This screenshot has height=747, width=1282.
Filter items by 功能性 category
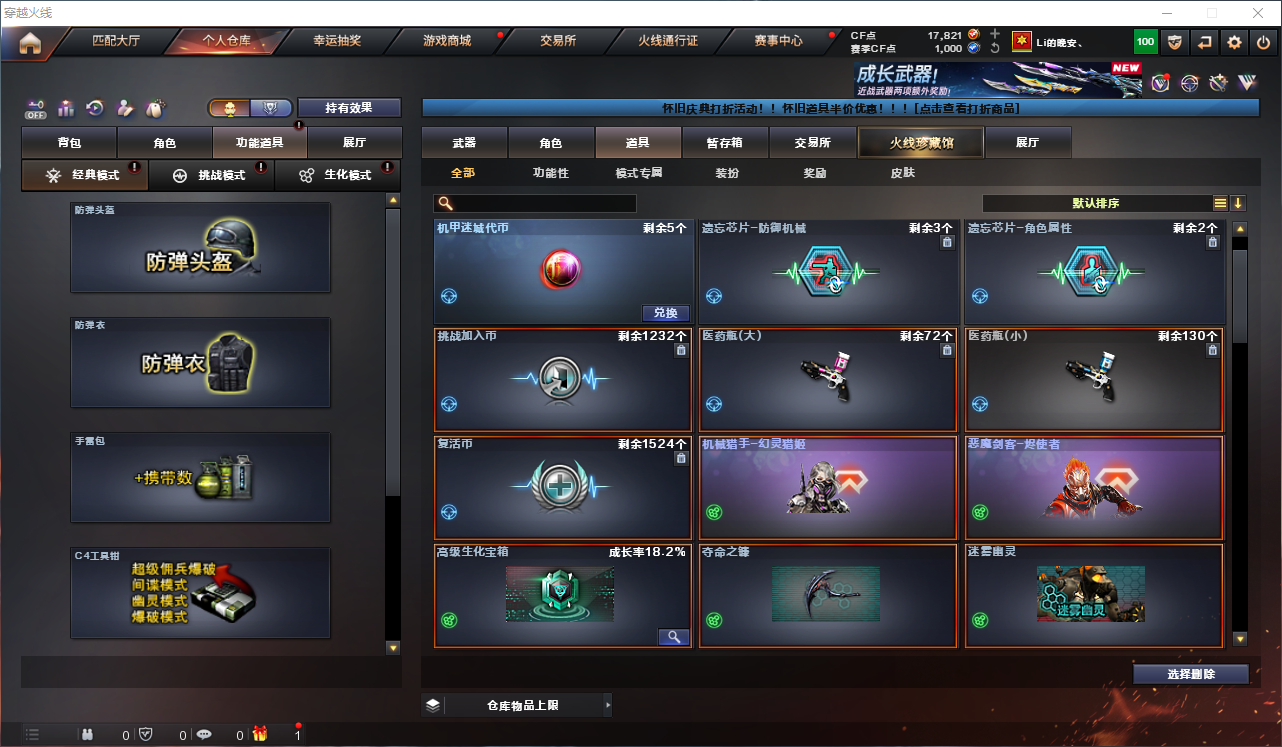pos(550,173)
